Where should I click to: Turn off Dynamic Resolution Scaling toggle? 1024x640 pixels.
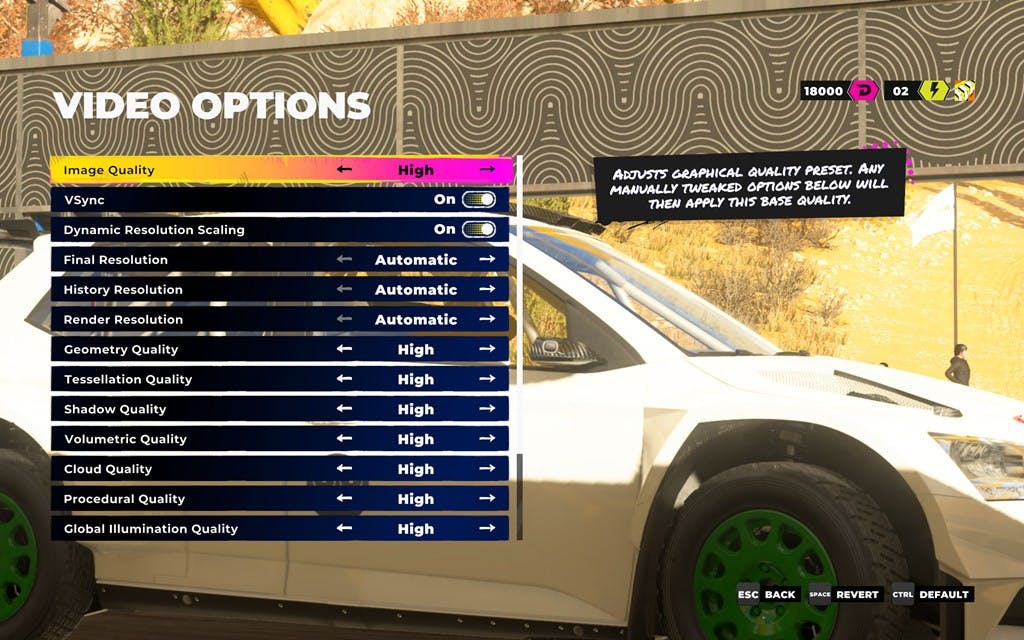tap(479, 230)
